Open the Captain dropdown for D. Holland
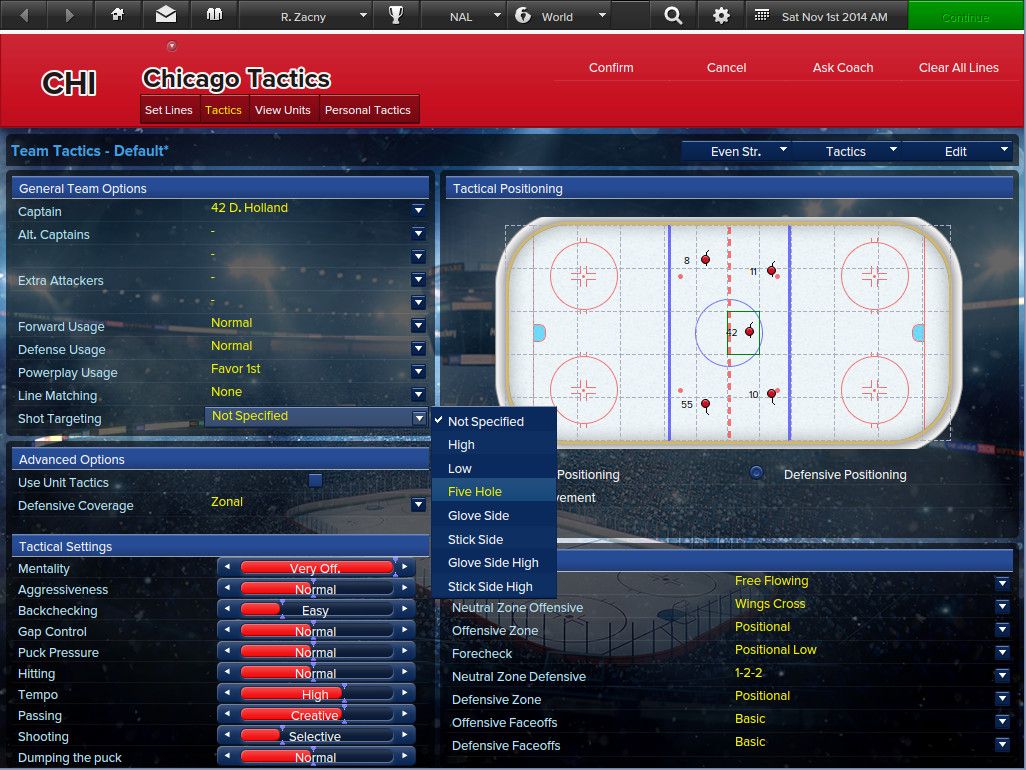Image resolution: width=1026 pixels, height=770 pixels. (418, 210)
